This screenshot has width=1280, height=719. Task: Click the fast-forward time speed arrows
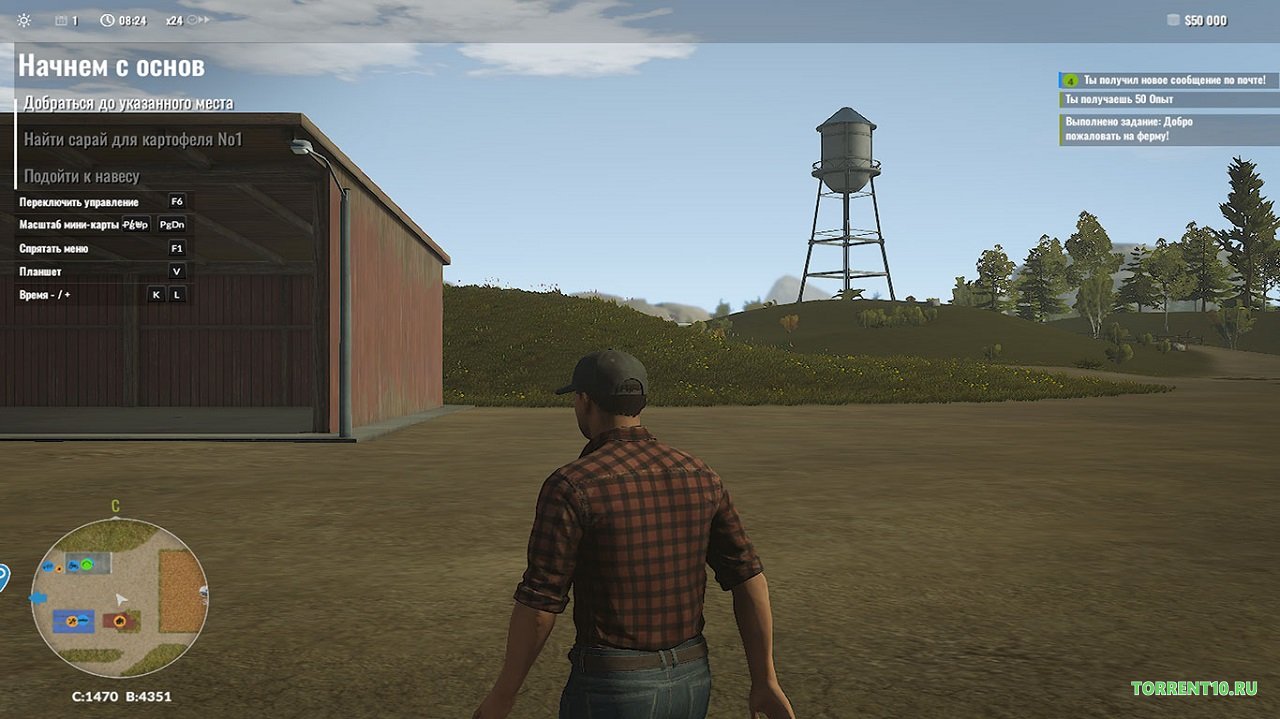pos(198,20)
